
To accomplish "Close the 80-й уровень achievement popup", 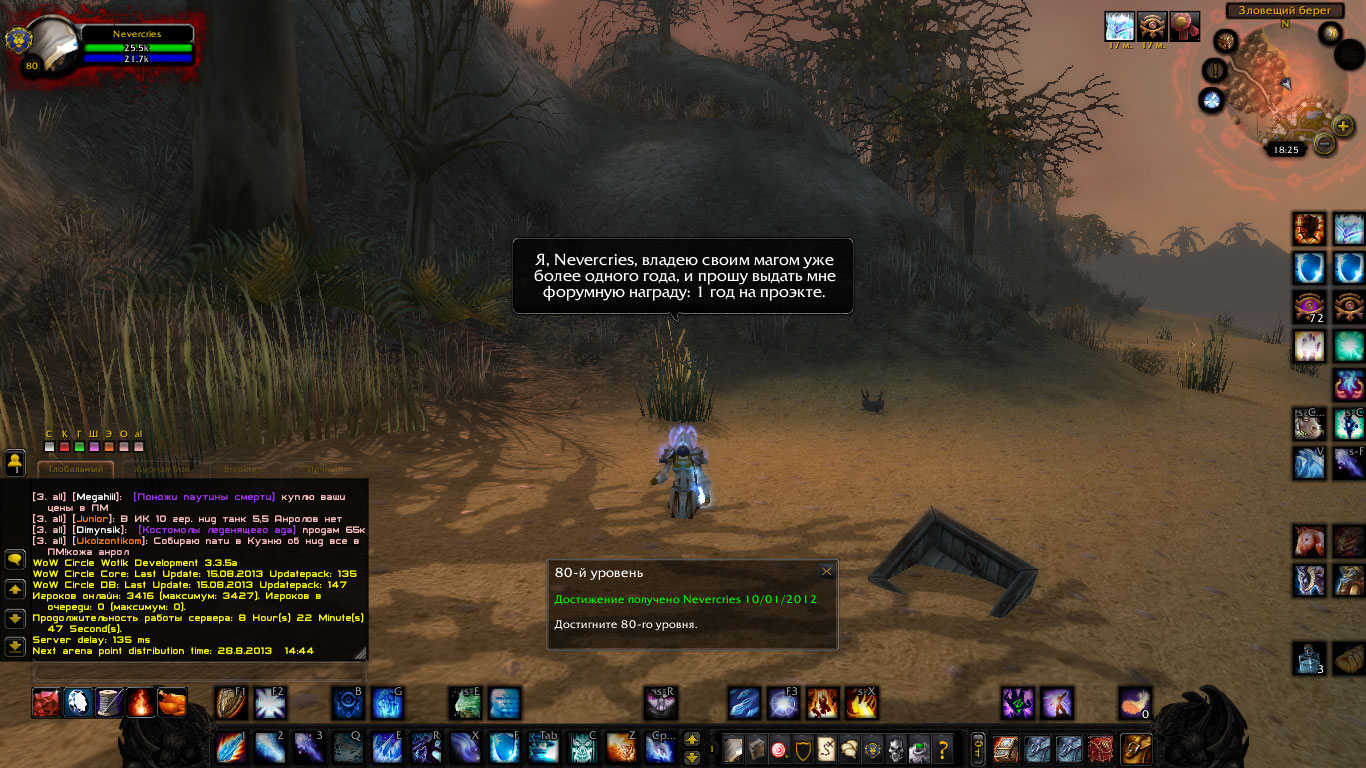I will pyautogui.click(x=826, y=571).
